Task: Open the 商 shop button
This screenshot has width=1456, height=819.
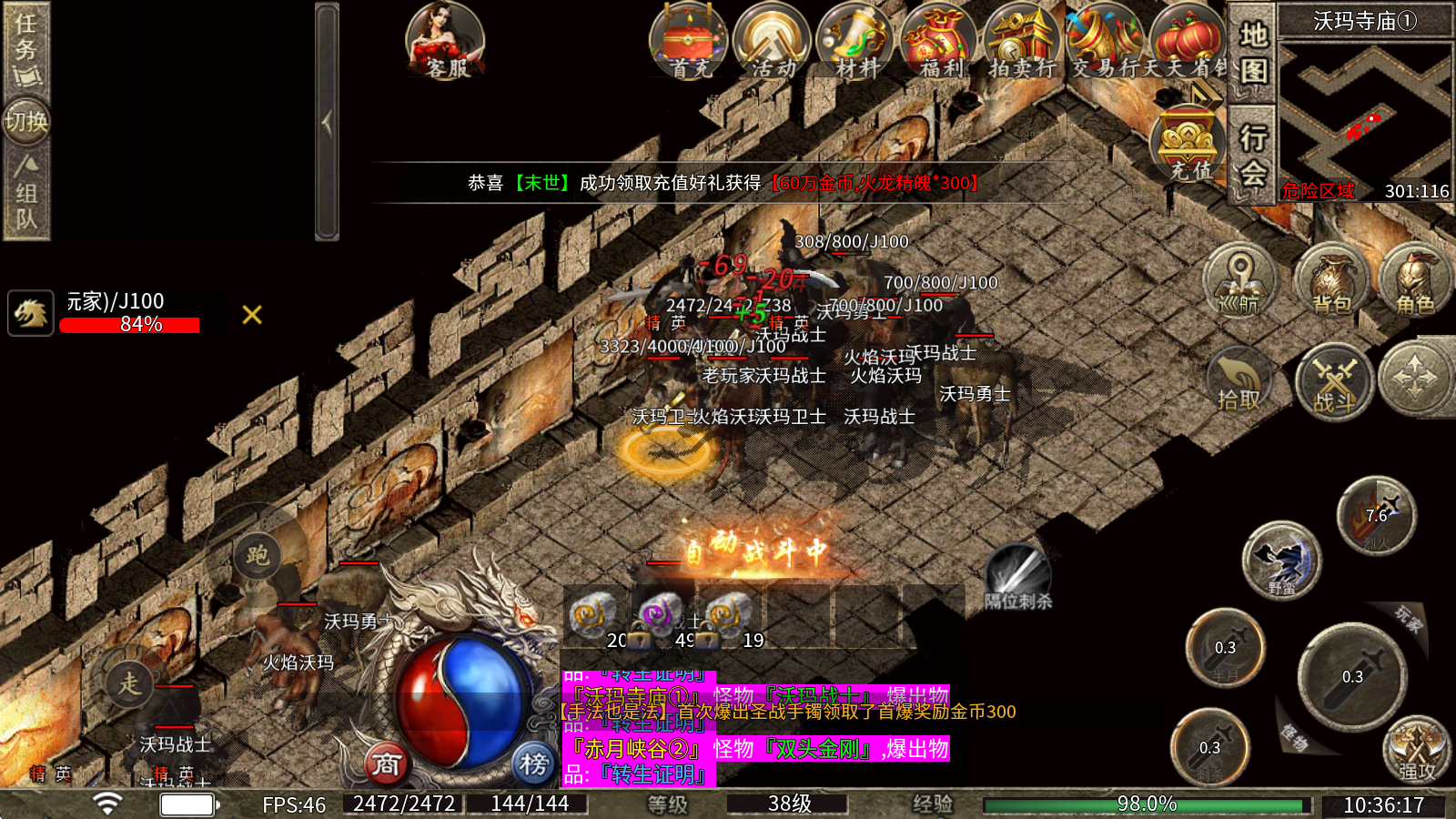Action: click(x=386, y=764)
